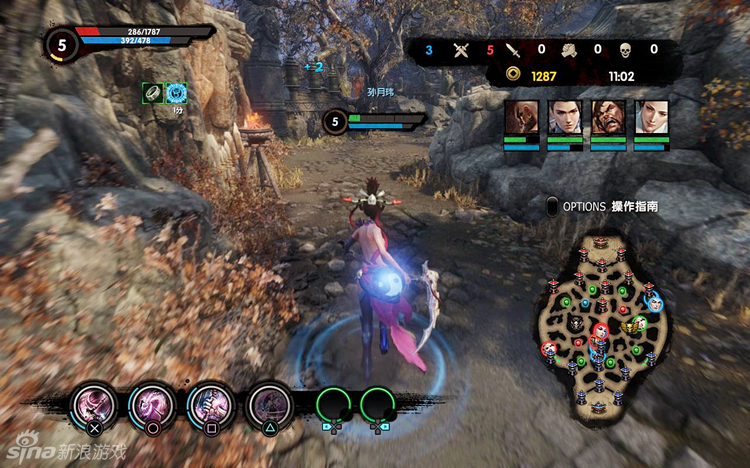The image size is (750, 468).
Task: Pick the shouting bearded warrior portrait
Action: pos(607,117)
